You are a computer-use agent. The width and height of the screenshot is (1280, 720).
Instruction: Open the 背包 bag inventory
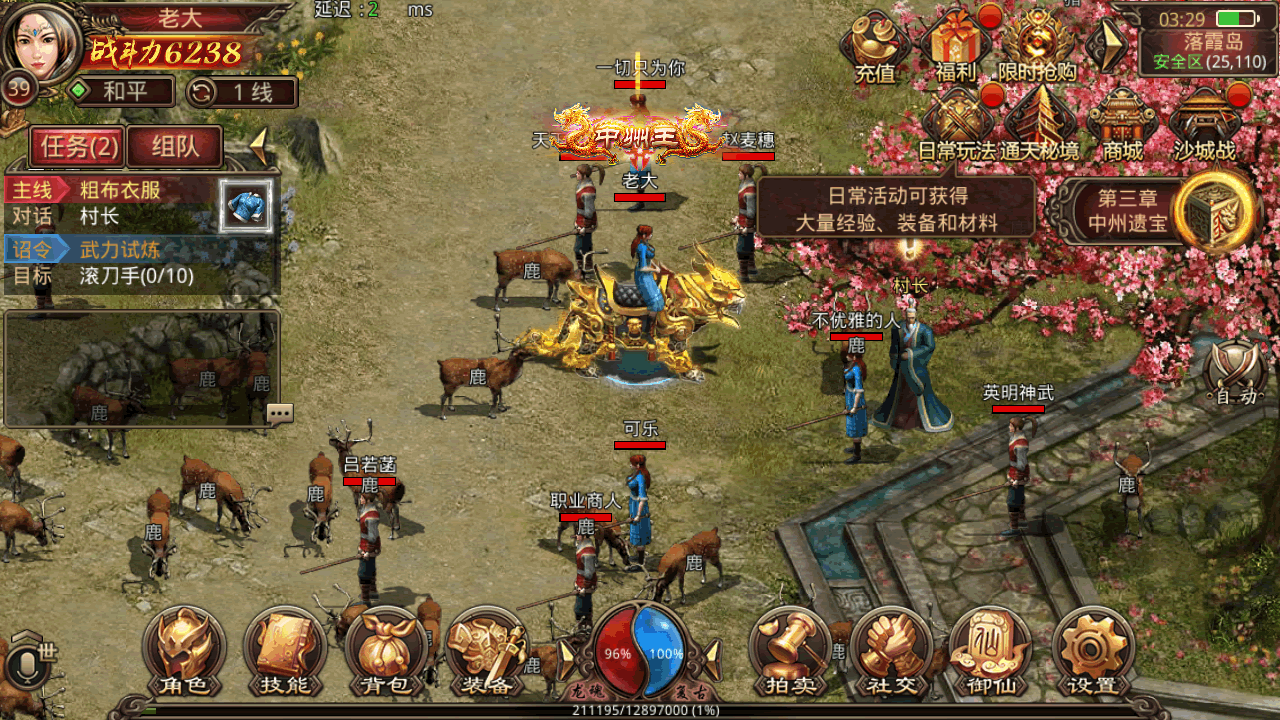(385, 650)
